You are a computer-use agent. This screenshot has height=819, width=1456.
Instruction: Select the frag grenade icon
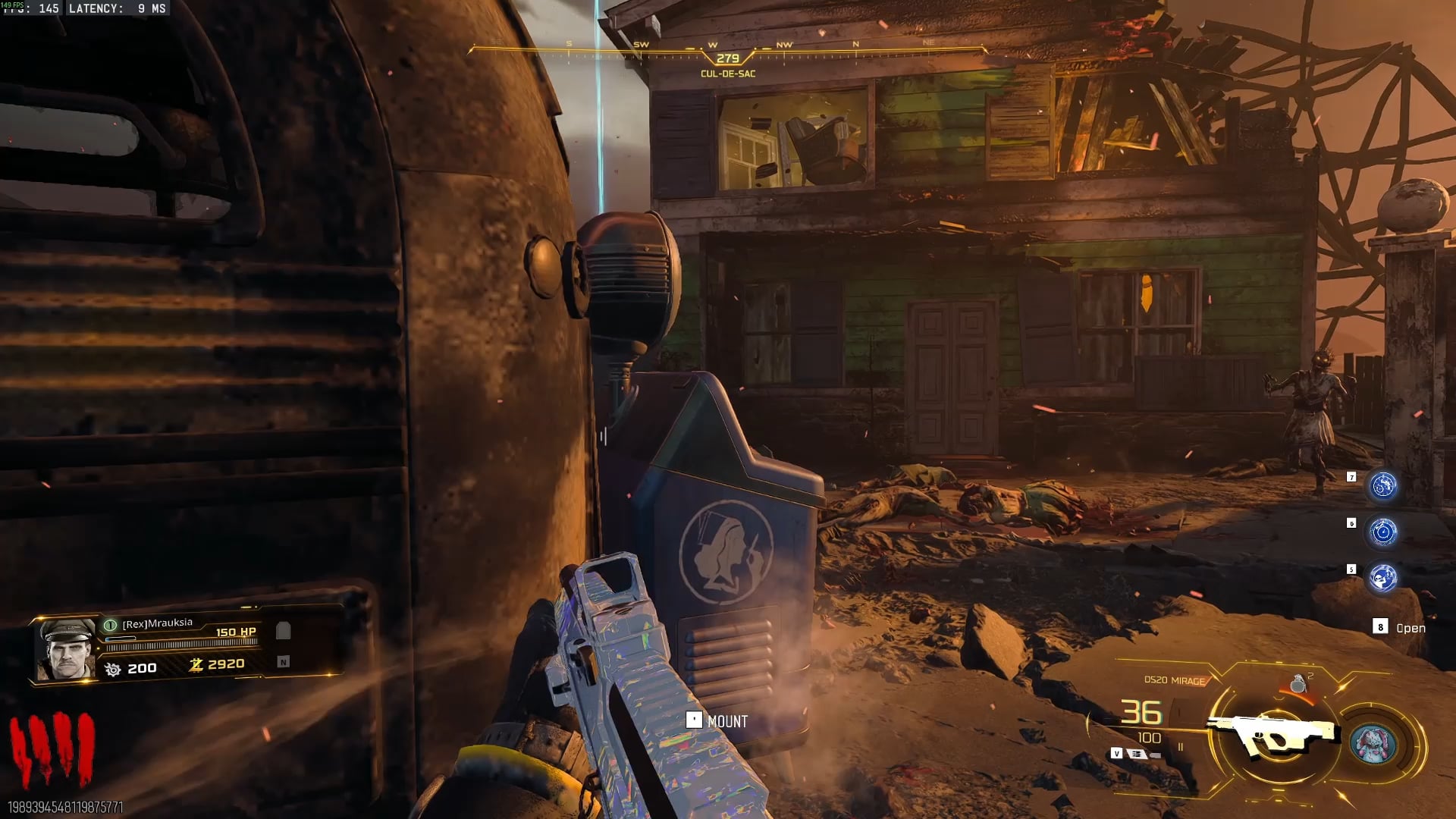click(x=1298, y=684)
